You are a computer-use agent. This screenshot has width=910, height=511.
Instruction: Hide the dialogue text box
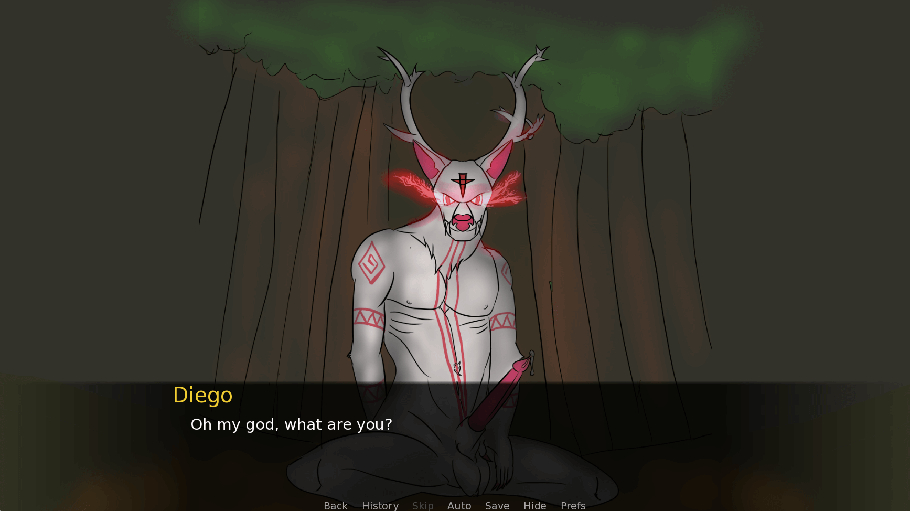535,505
